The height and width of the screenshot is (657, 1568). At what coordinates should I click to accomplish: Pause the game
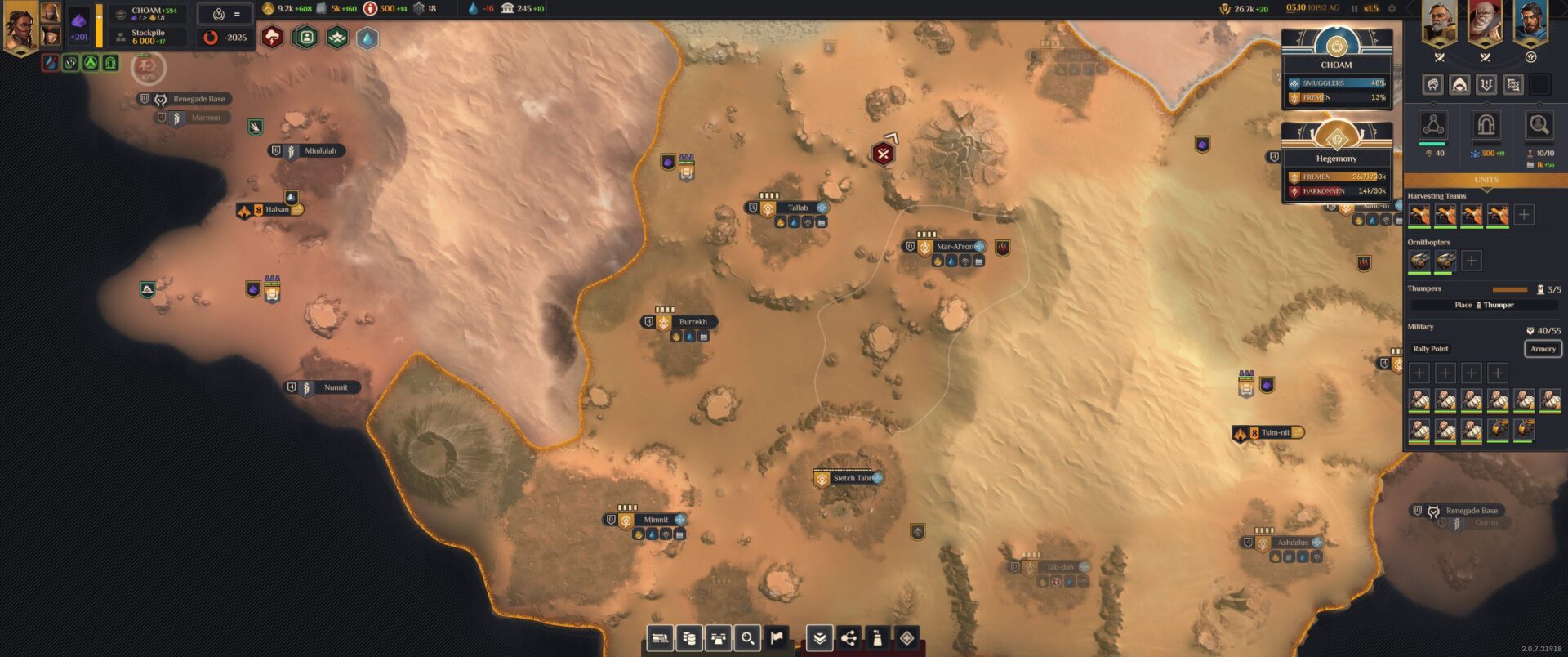pos(1354,9)
